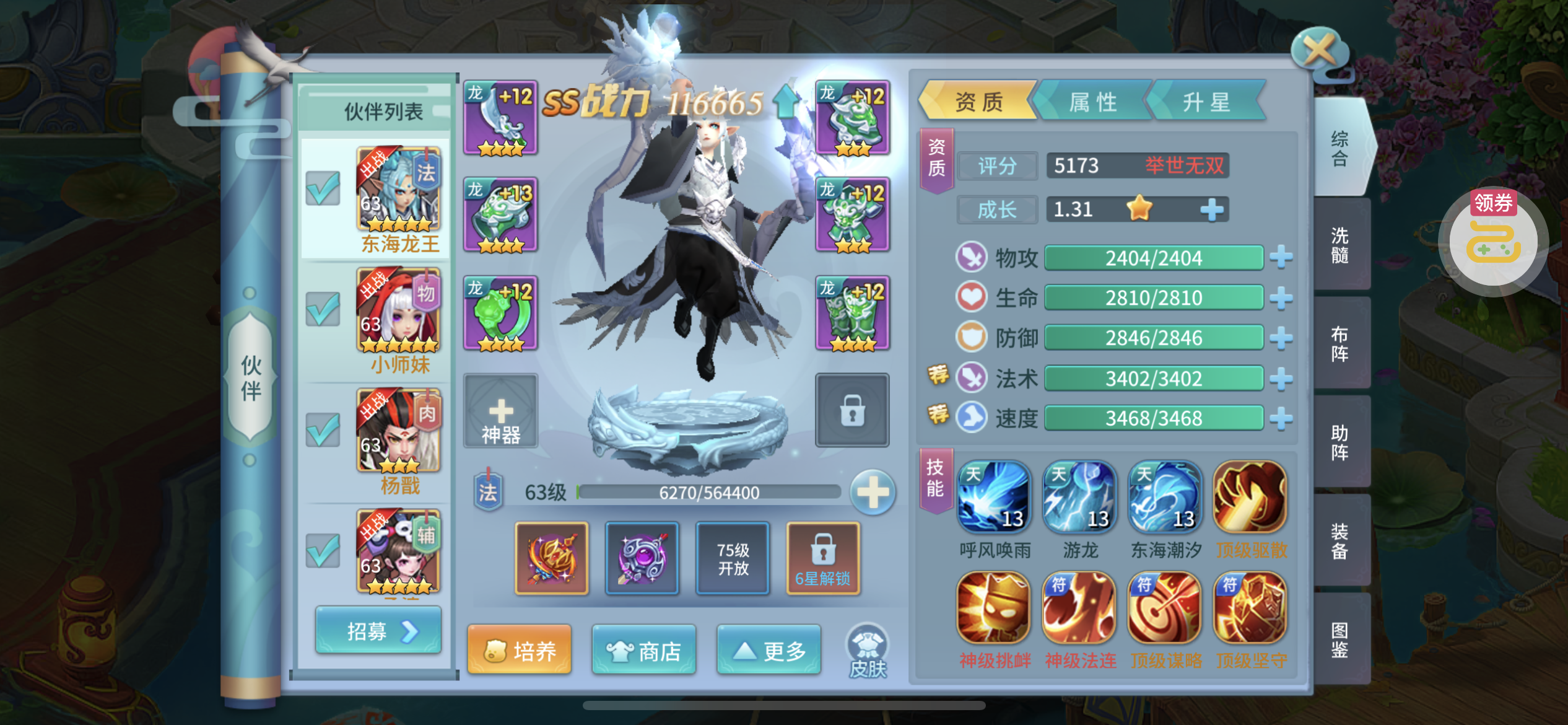Open the 升星 tab

pyautogui.click(x=1206, y=102)
